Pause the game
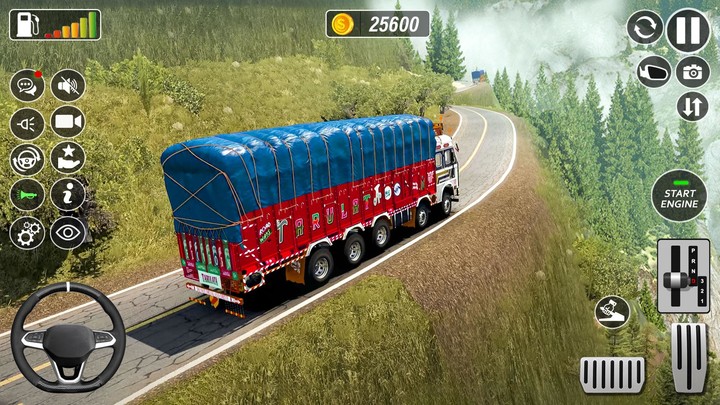The width and height of the screenshot is (720, 405). [x=688, y=30]
